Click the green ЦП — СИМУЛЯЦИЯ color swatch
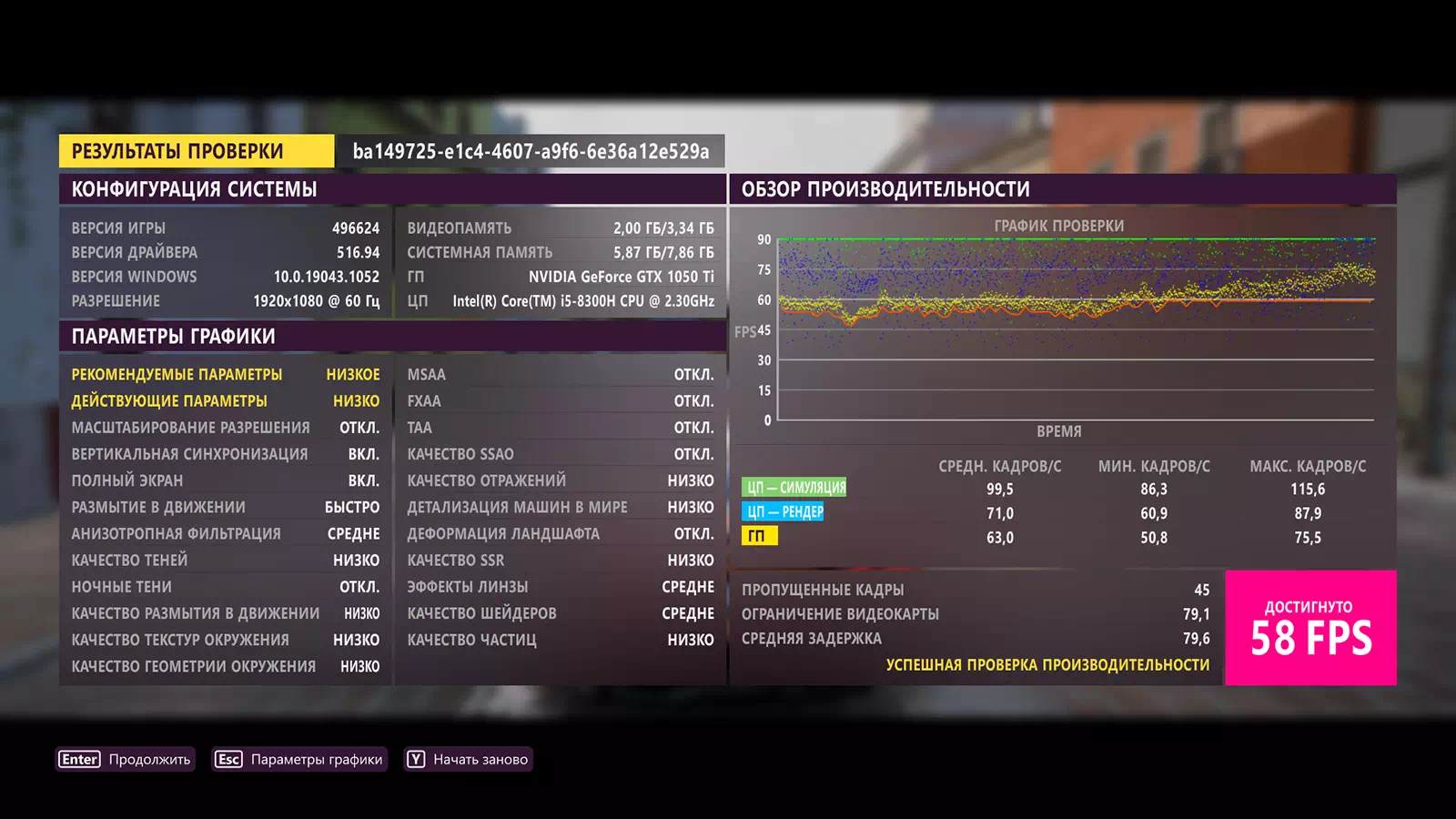The width and height of the screenshot is (1456, 819). 794,487
